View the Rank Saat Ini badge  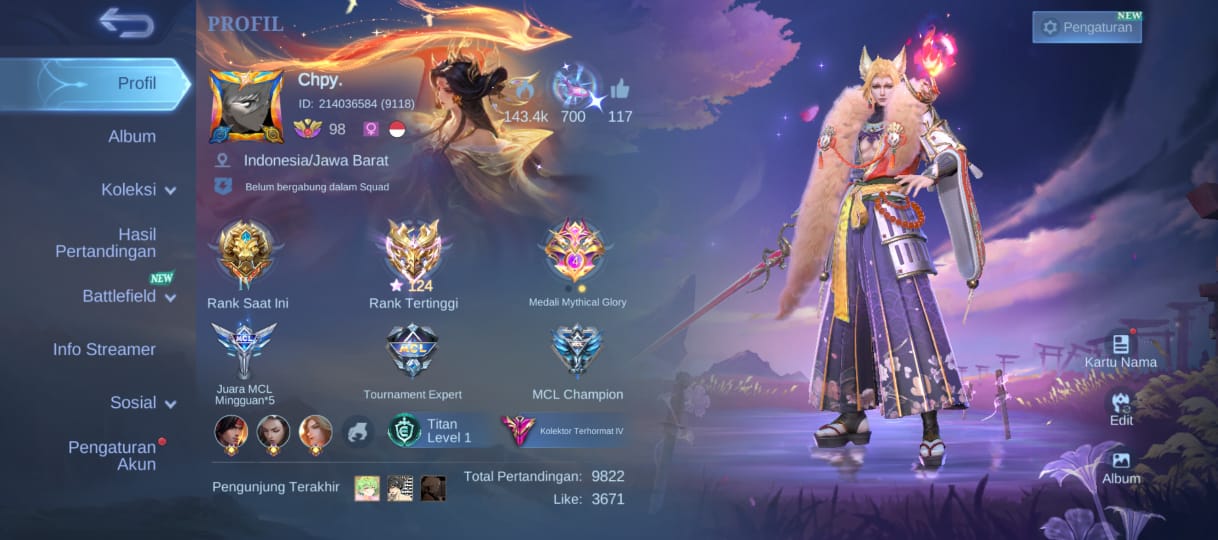[246, 255]
